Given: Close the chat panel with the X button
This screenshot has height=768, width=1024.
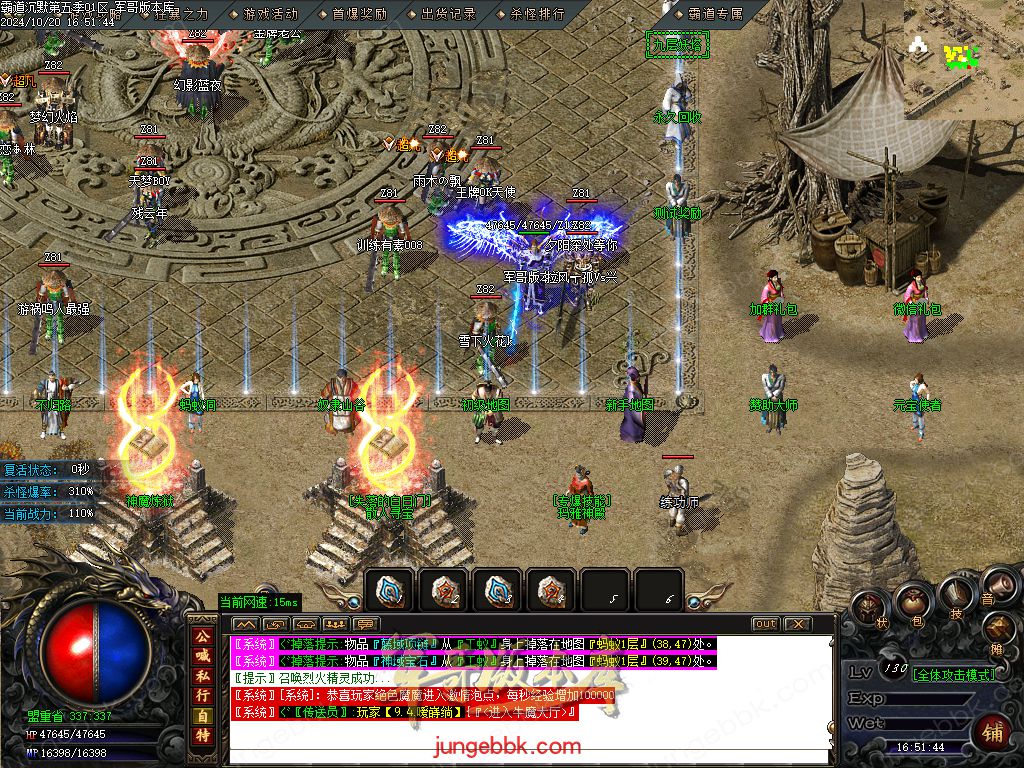Looking at the screenshot, I should point(797,624).
